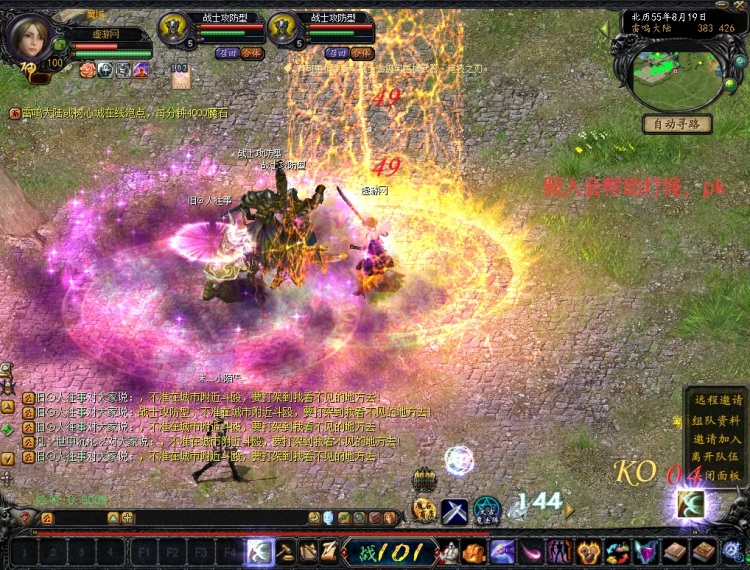The image size is (750, 570).
Task: Open the settings gear in the hotbar
Action: 733,551
